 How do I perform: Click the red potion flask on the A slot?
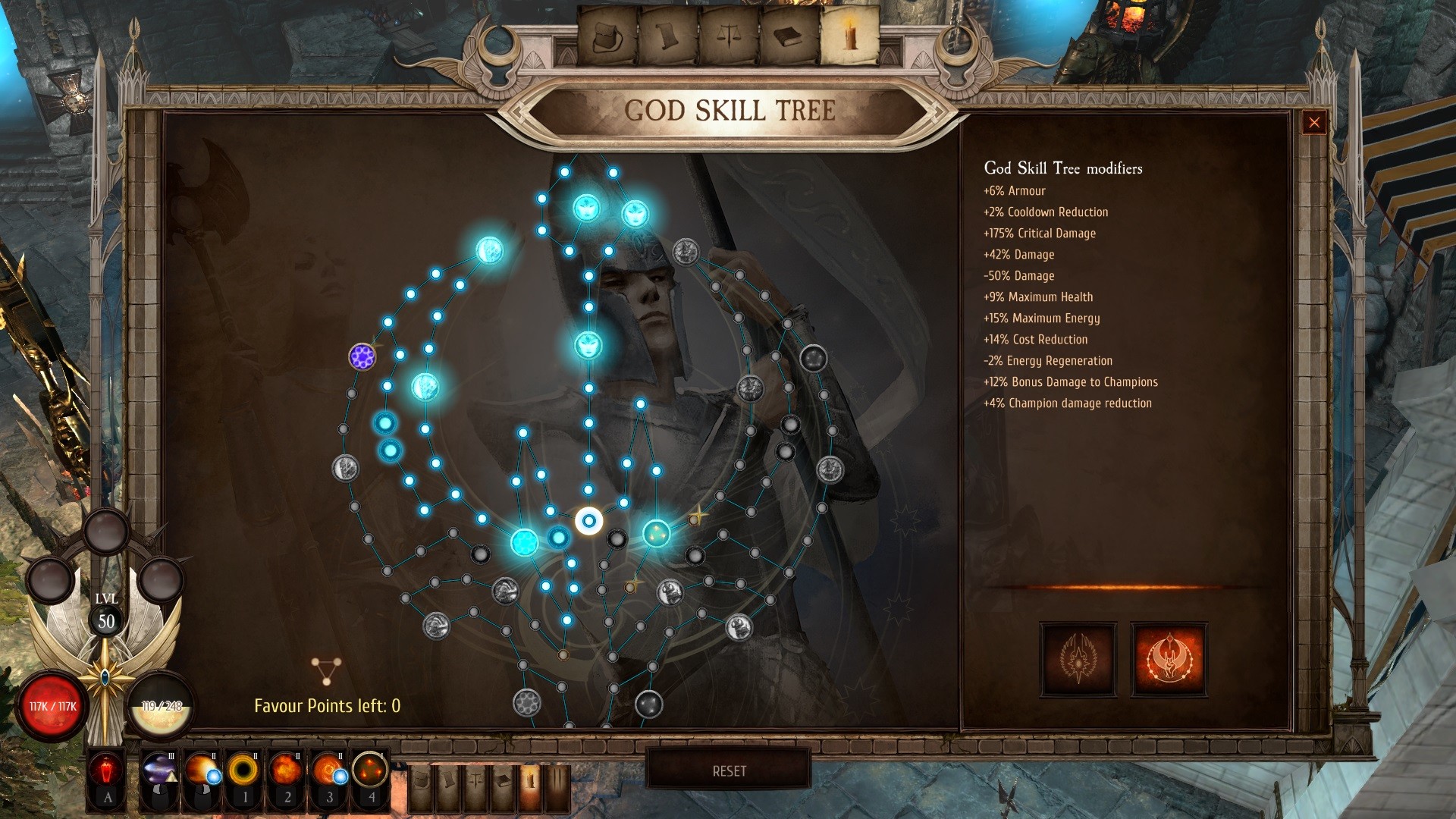(105, 770)
